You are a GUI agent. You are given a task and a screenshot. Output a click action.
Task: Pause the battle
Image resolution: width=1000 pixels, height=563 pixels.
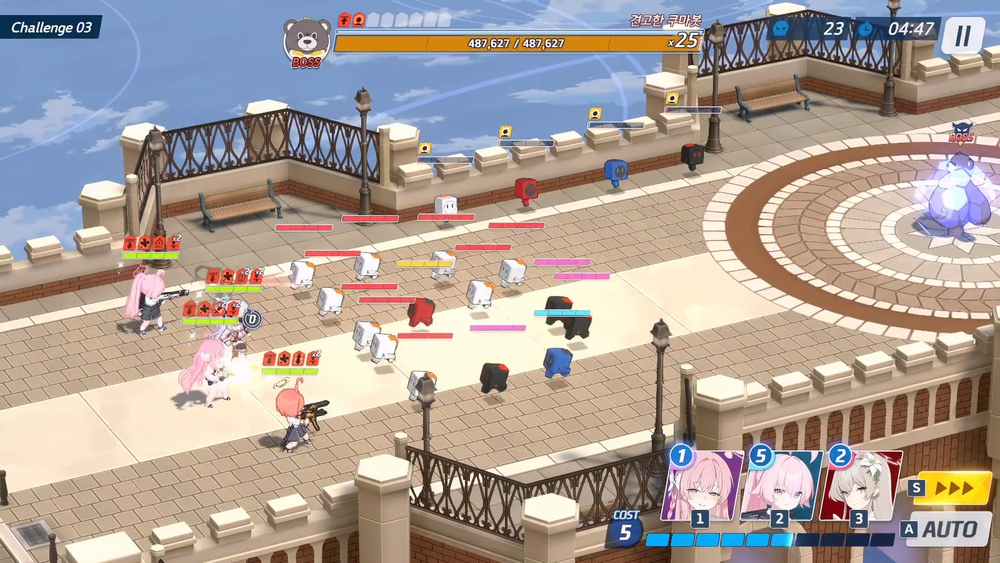(x=962, y=37)
